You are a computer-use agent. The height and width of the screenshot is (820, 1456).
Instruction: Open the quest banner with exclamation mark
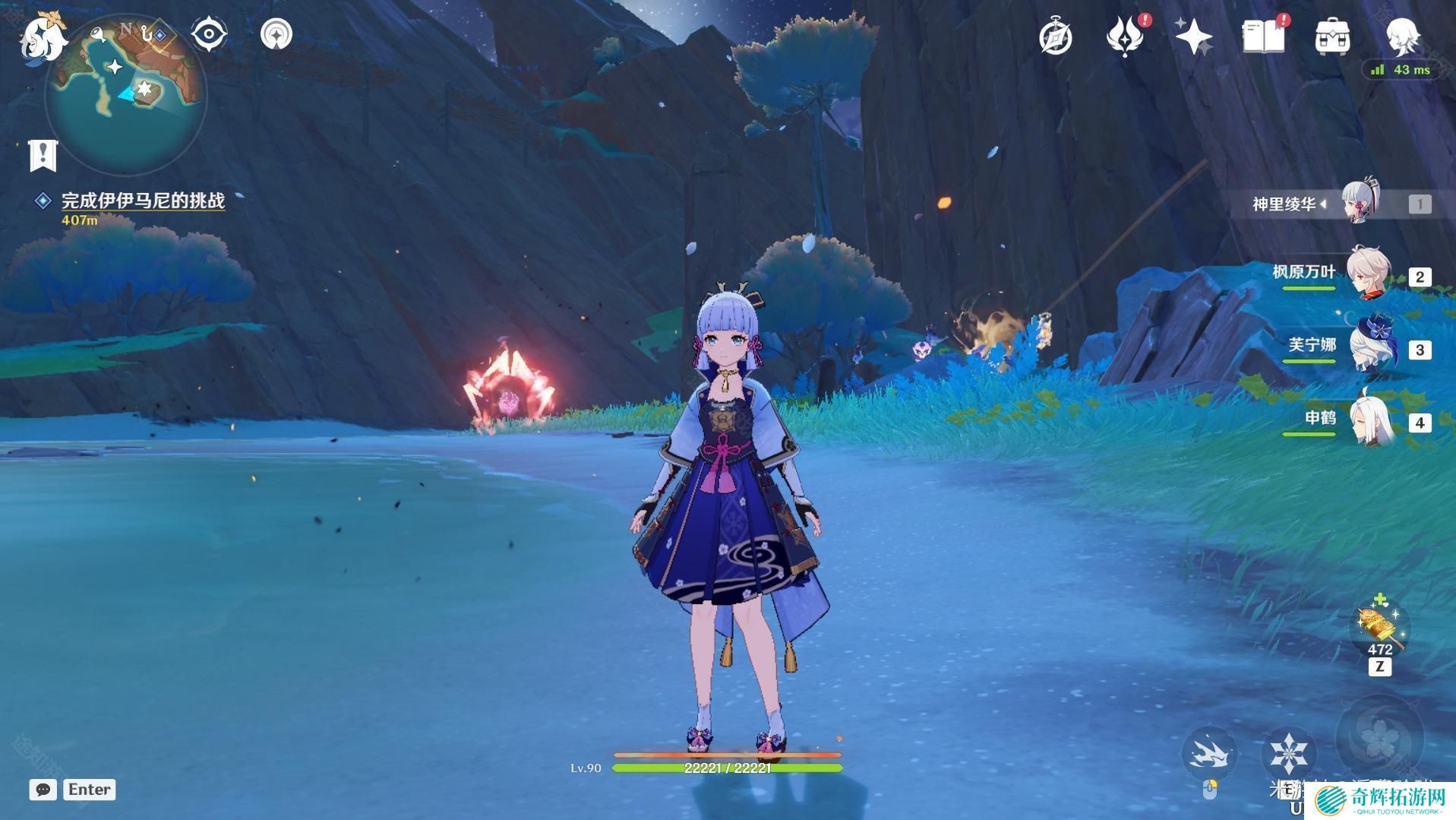click(43, 154)
